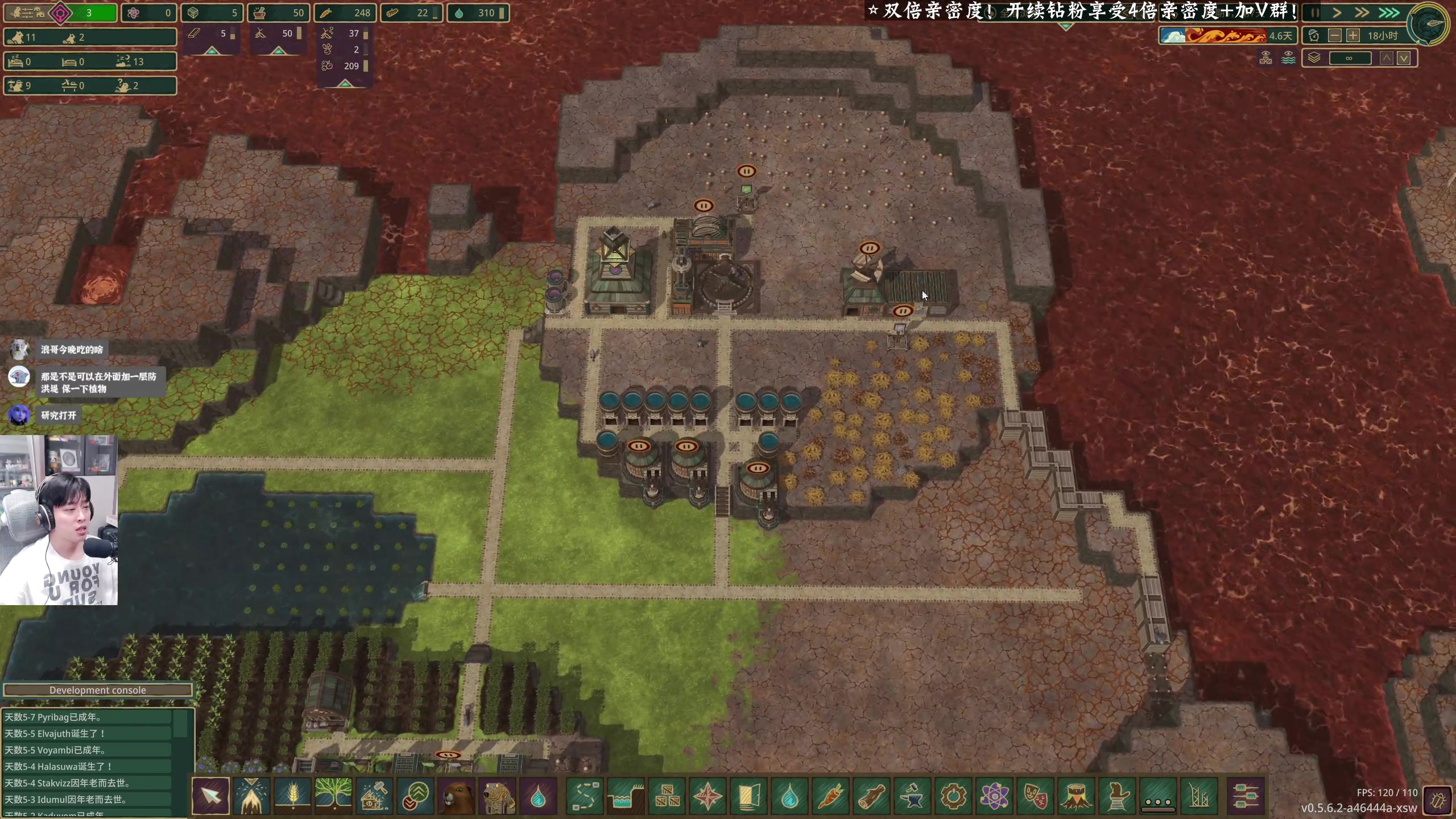1456x819 pixels.
Task: Open the carrot food buildings category
Action: (830, 796)
